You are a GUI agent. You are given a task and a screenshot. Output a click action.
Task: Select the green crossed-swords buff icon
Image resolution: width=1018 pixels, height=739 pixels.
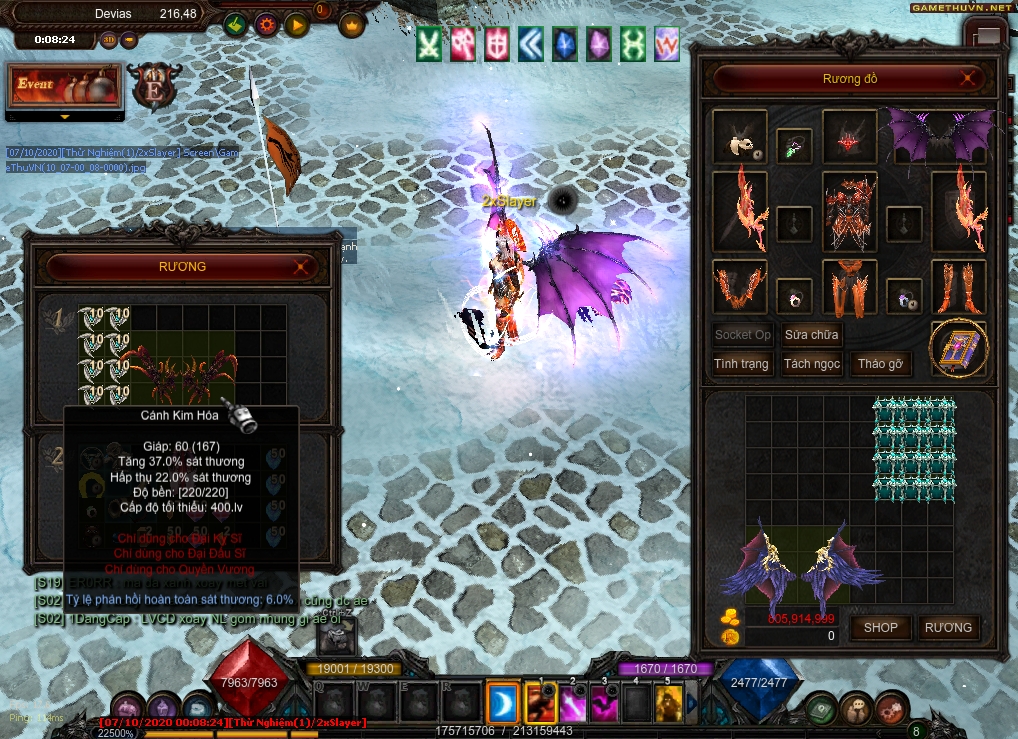coord(429,44)
